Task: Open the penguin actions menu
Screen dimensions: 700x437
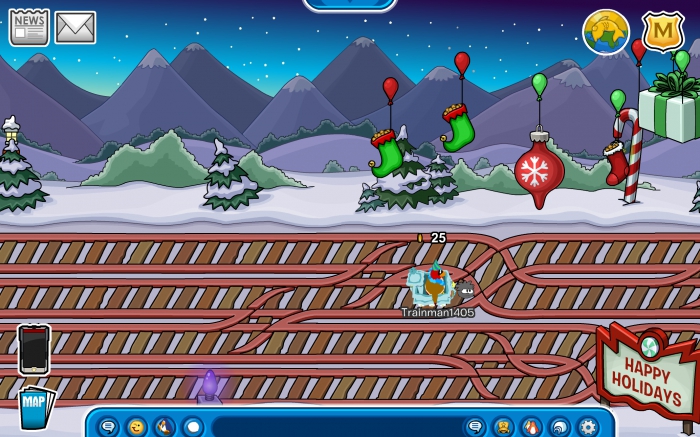Action: (x=164, y=427)
